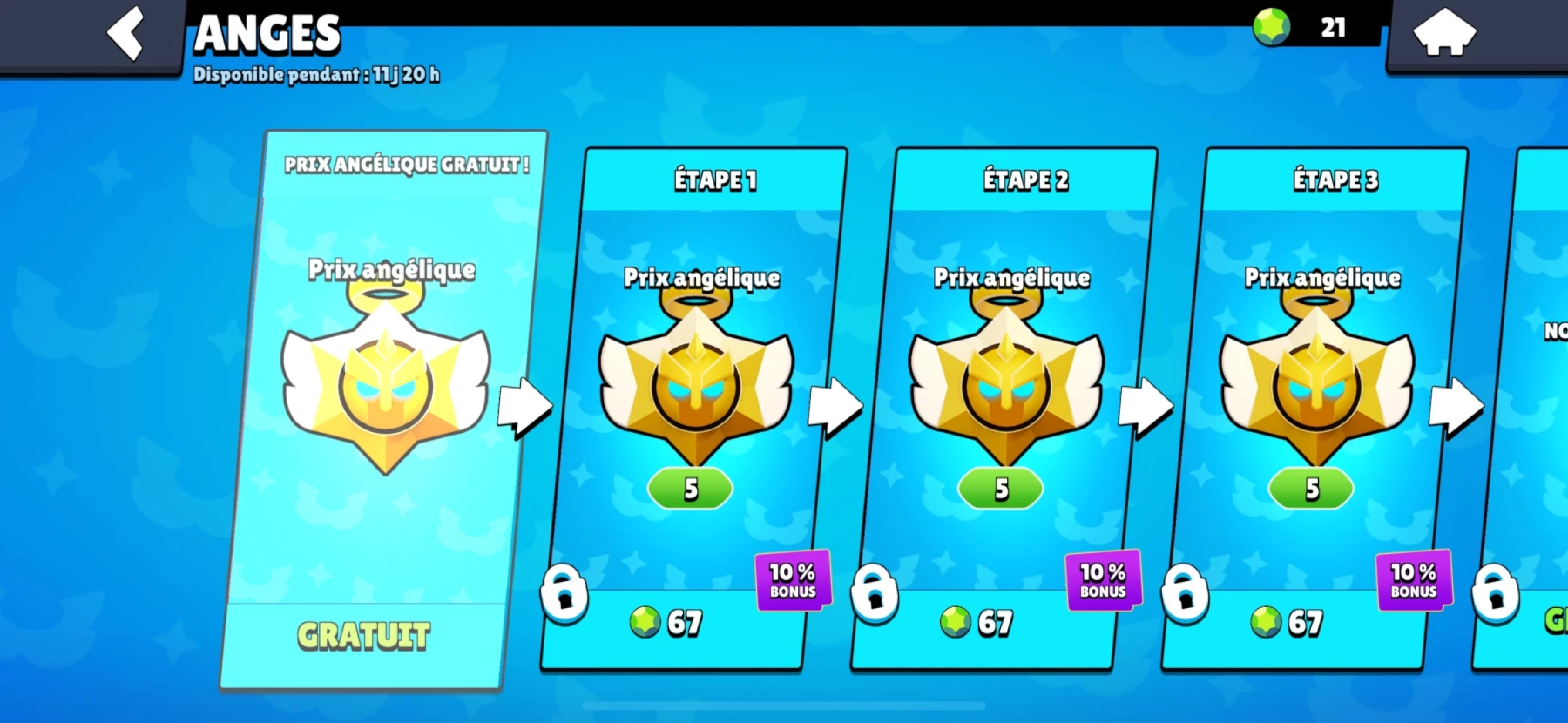1568x723 pixels.
Task: Click the green 5 counter under Étape 3 trophy
Action: [1310, 489]
